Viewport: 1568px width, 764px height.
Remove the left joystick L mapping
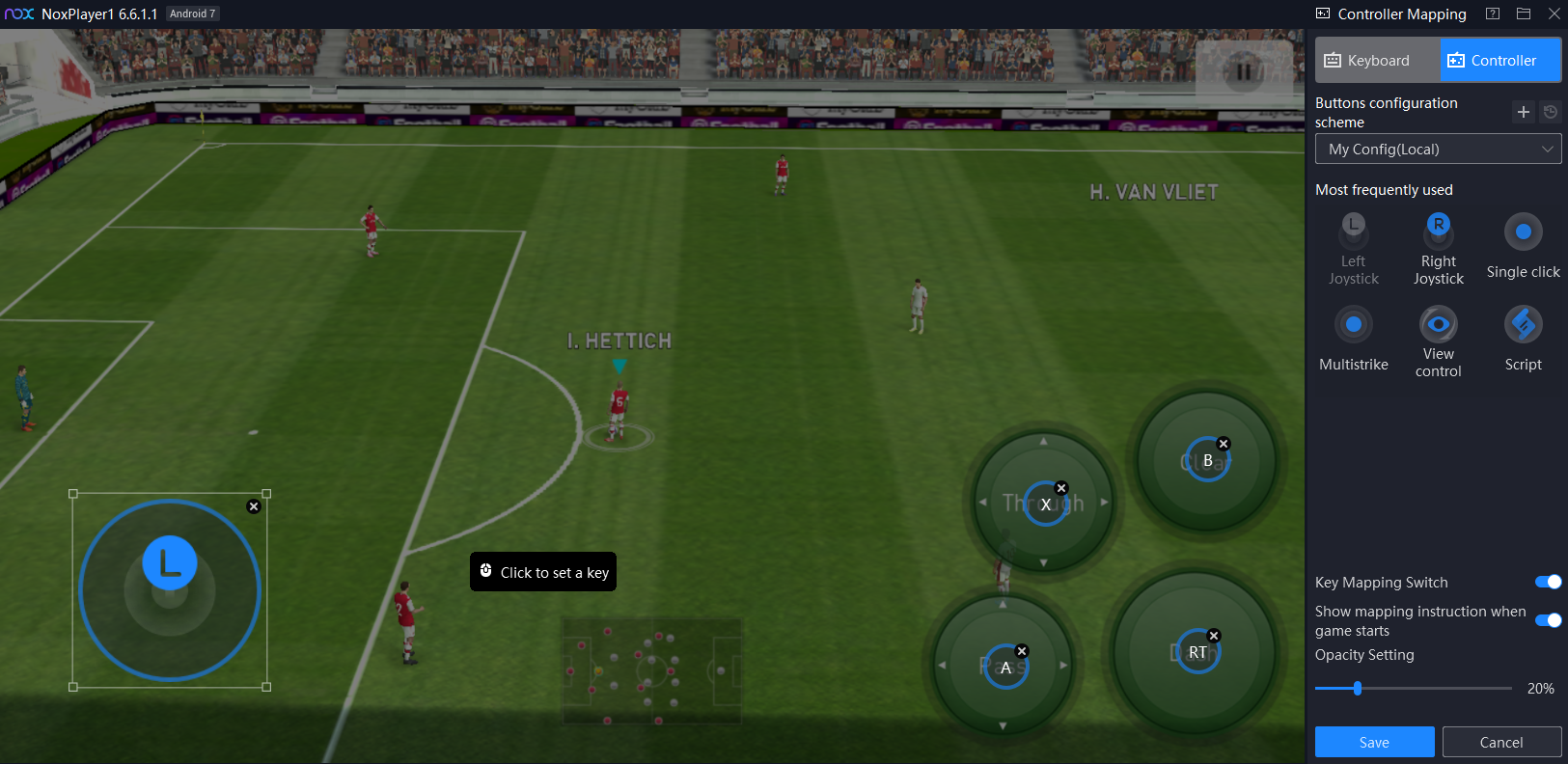tap(254, 506)
